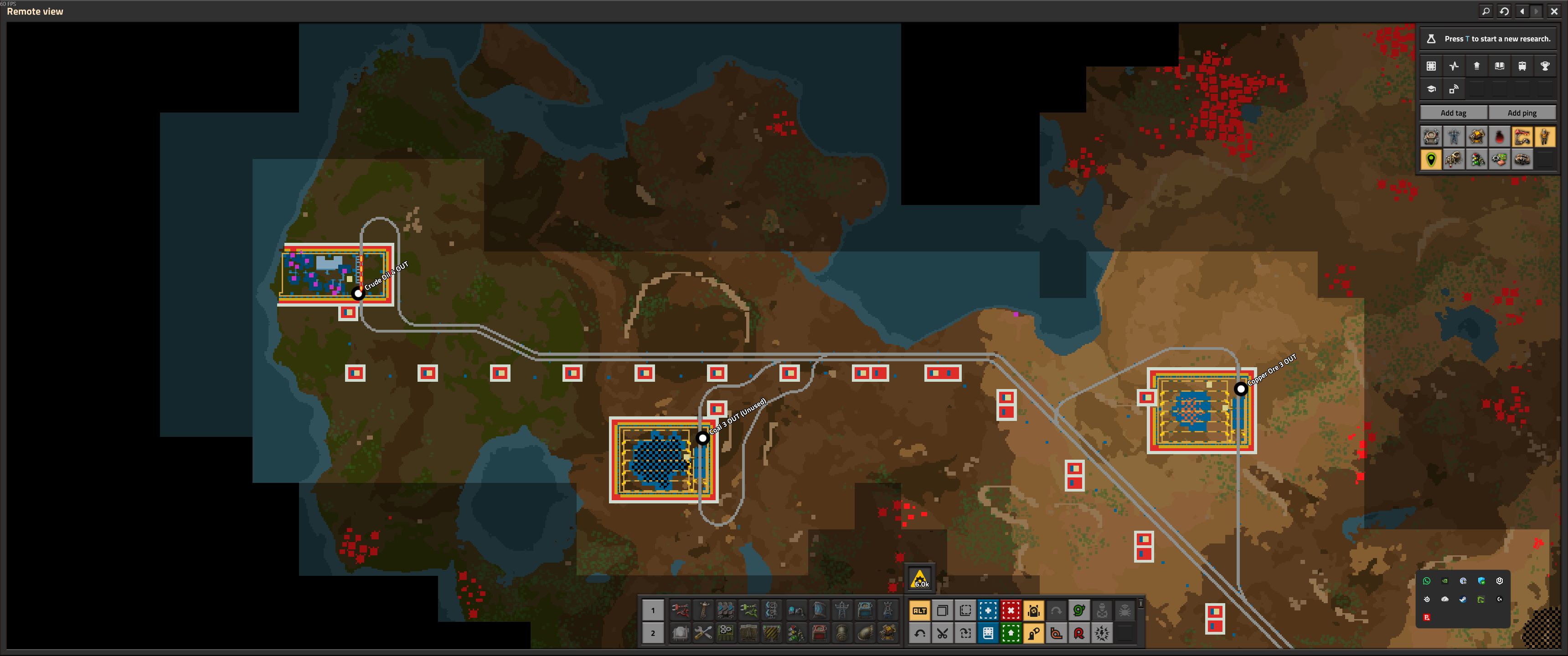The image size is (1568, 656).
Task: View your achievements
Action: pyautogui.click(x=1546, y=66)
